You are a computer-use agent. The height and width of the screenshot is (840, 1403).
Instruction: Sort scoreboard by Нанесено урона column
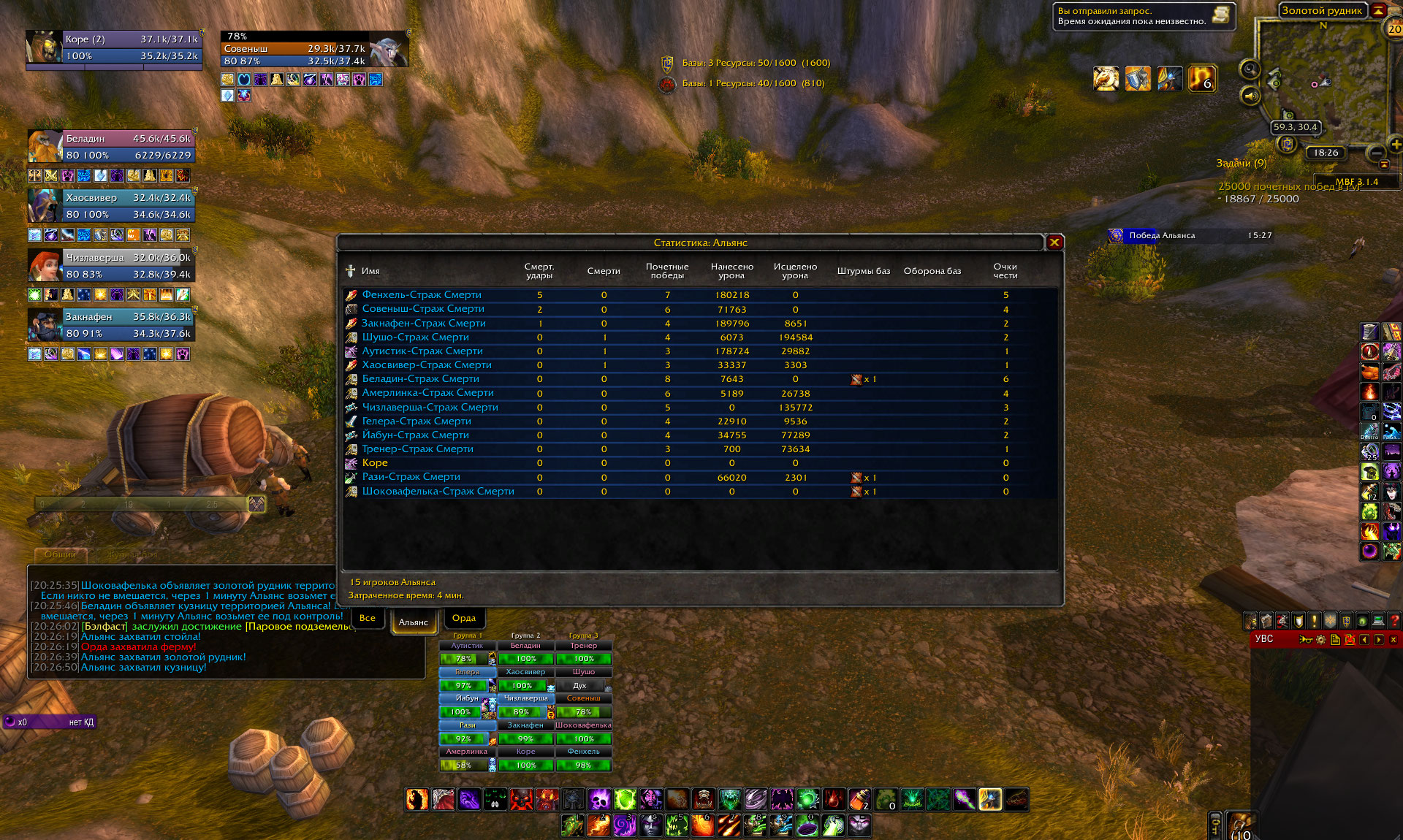click(x=731, y=271)
